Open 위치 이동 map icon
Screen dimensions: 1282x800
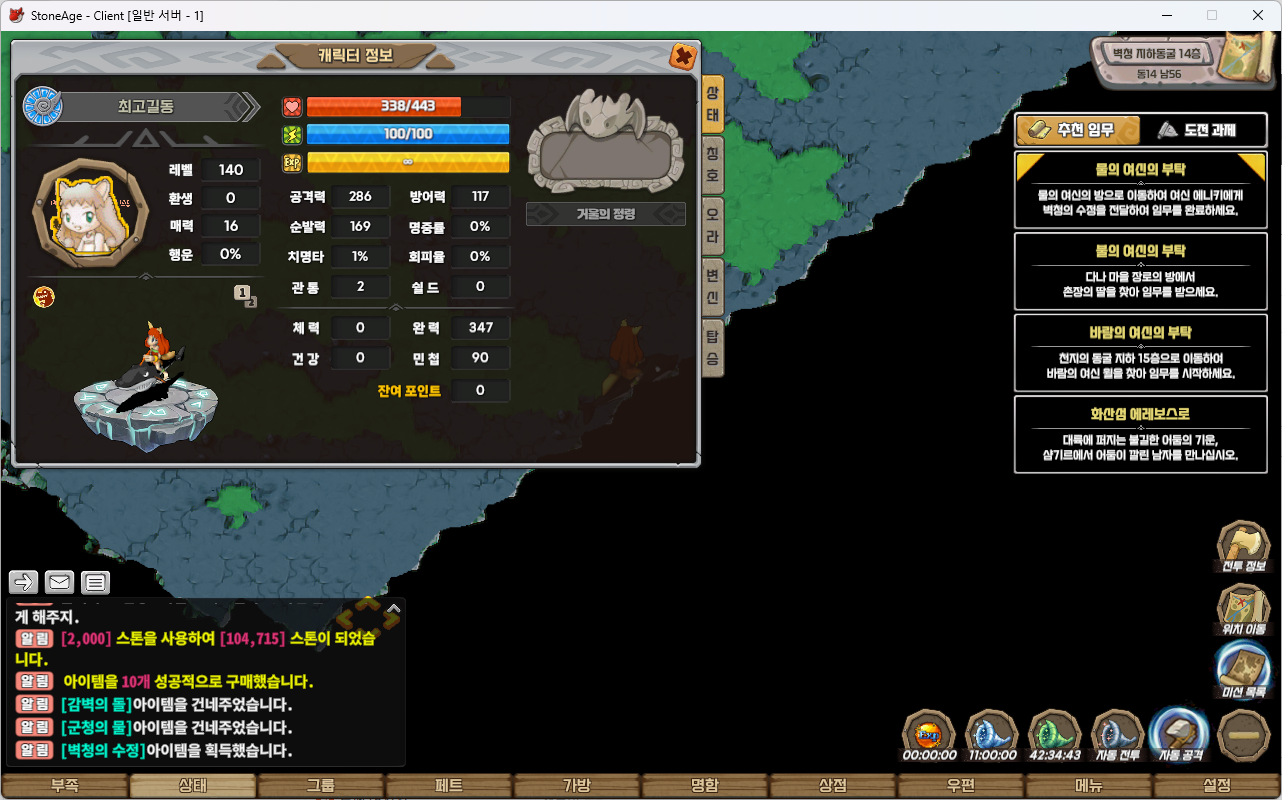pyautogui.click(x=1243, y=608)
